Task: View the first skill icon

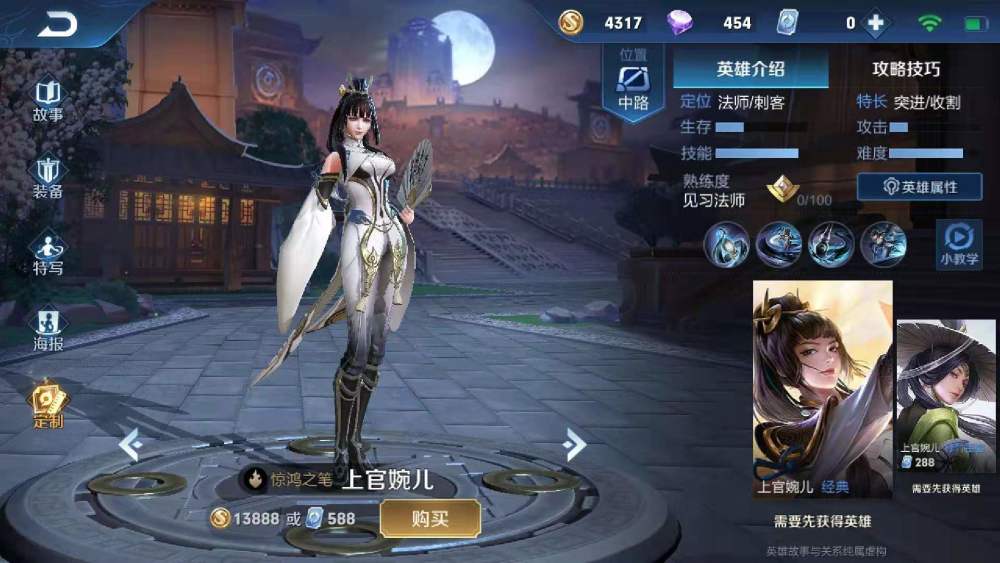Action: coord(727,244)
